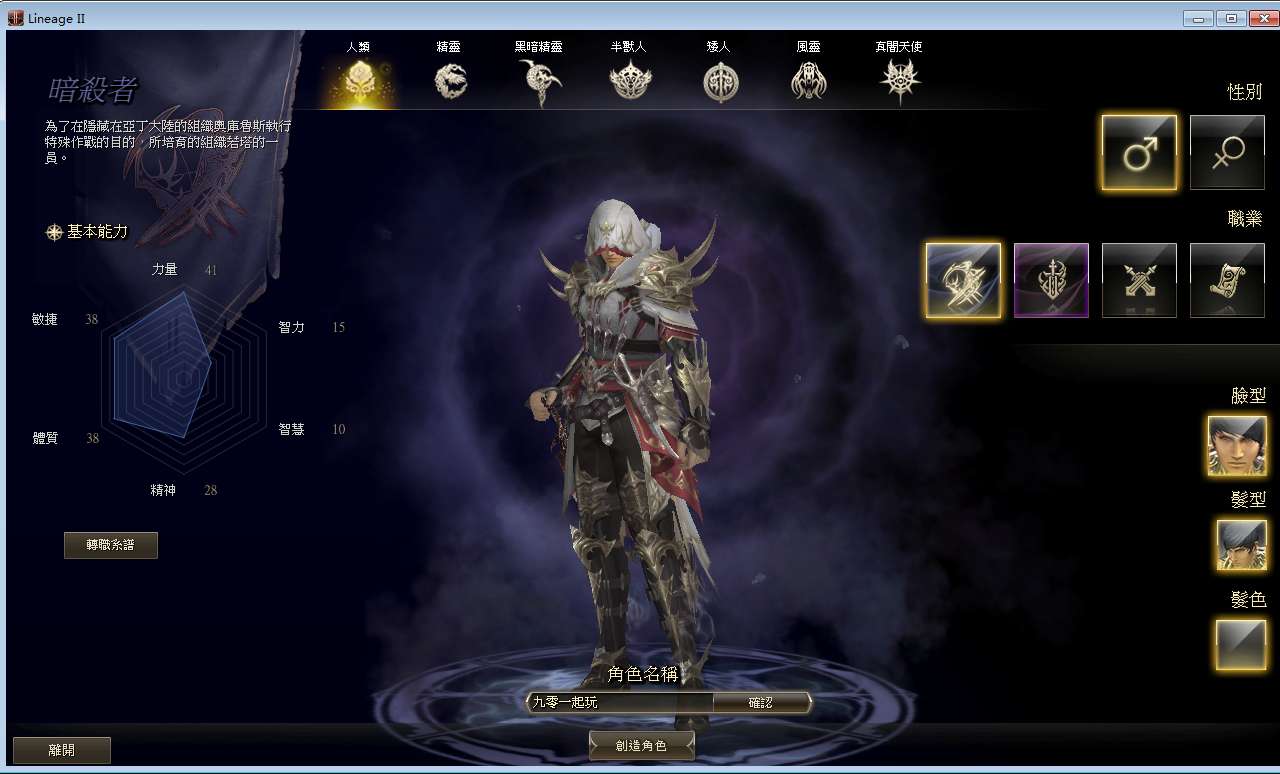1280x774 pixels.
Task: Pick the crossed swords class icon
Action: pos(1139,280)
